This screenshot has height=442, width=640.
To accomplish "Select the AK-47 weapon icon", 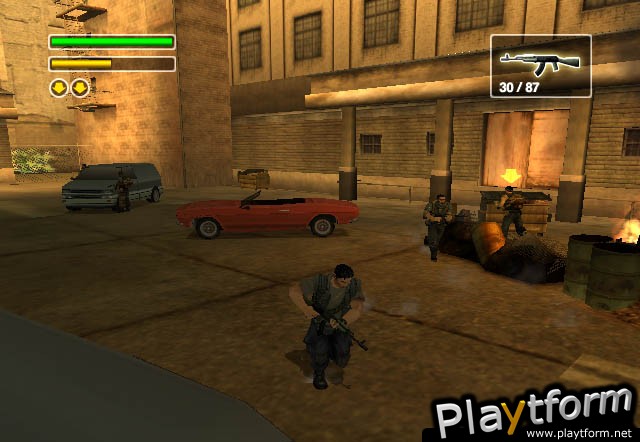I will [540, 62].
